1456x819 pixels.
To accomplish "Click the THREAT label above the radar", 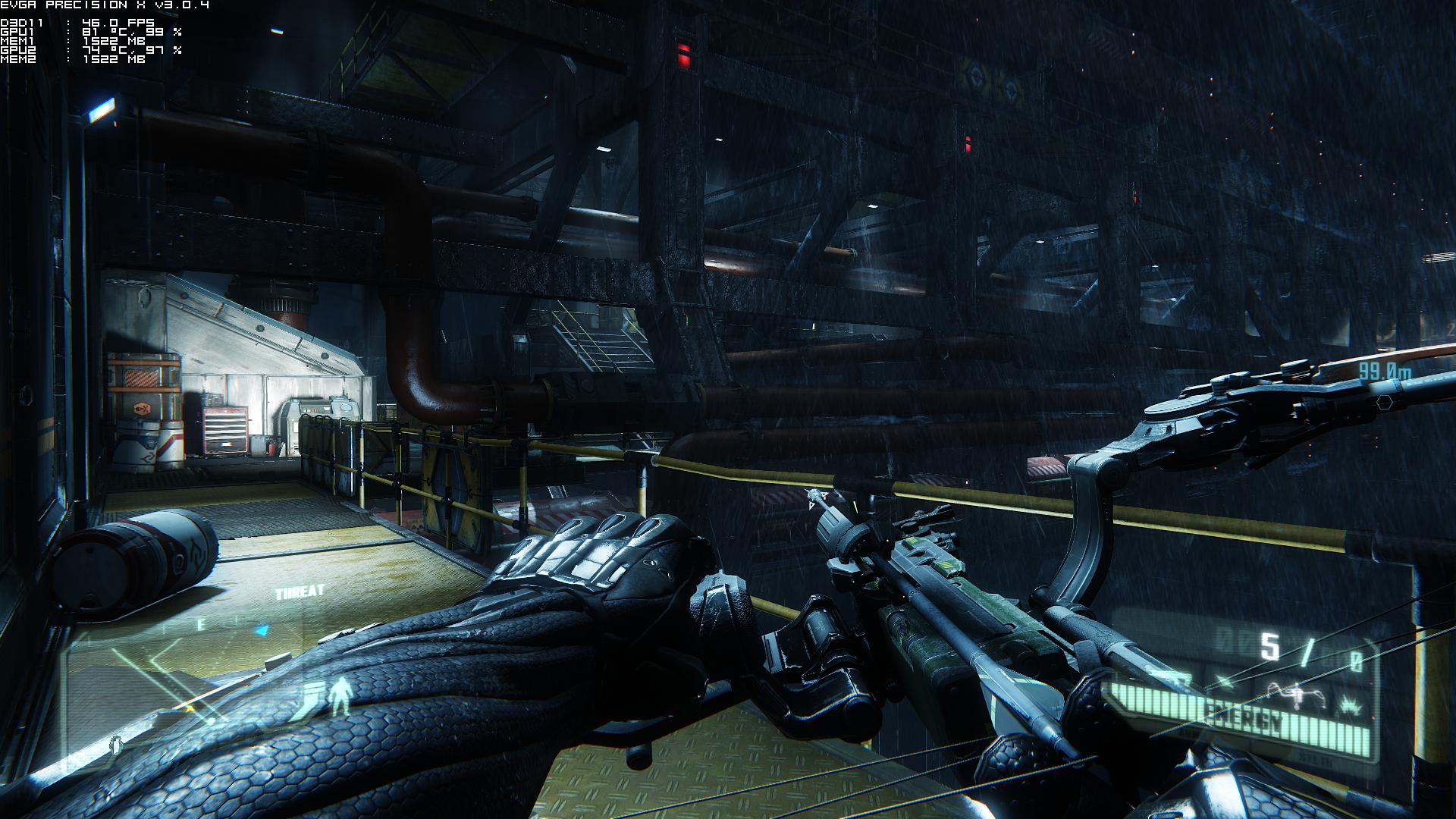I will [x=300, y=592].
